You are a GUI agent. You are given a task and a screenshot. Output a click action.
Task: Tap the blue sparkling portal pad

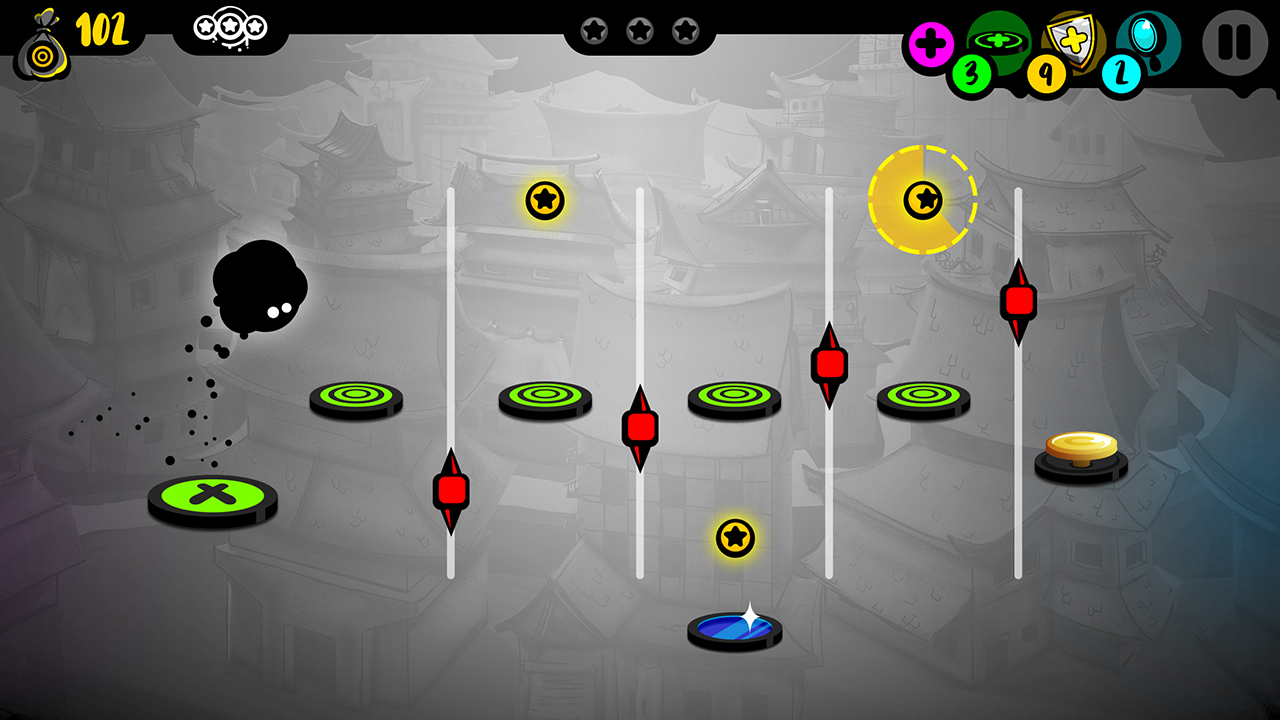(x=733, y=629)
